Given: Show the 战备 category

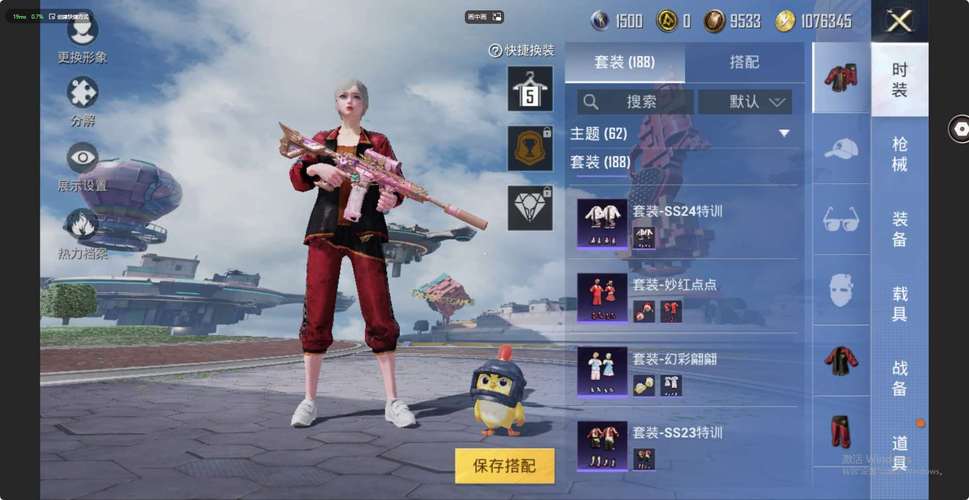Looking at the screenshot, I should coord(900,377).
